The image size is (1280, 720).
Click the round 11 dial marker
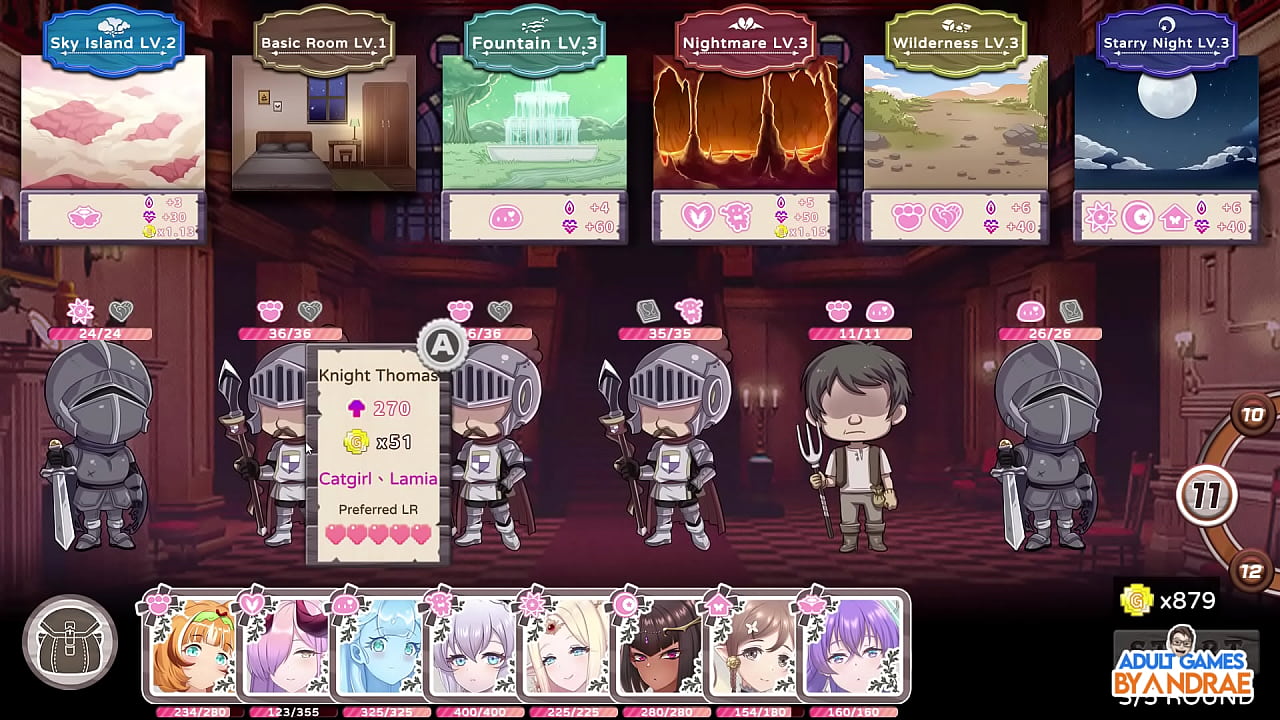click(1207, 495)
